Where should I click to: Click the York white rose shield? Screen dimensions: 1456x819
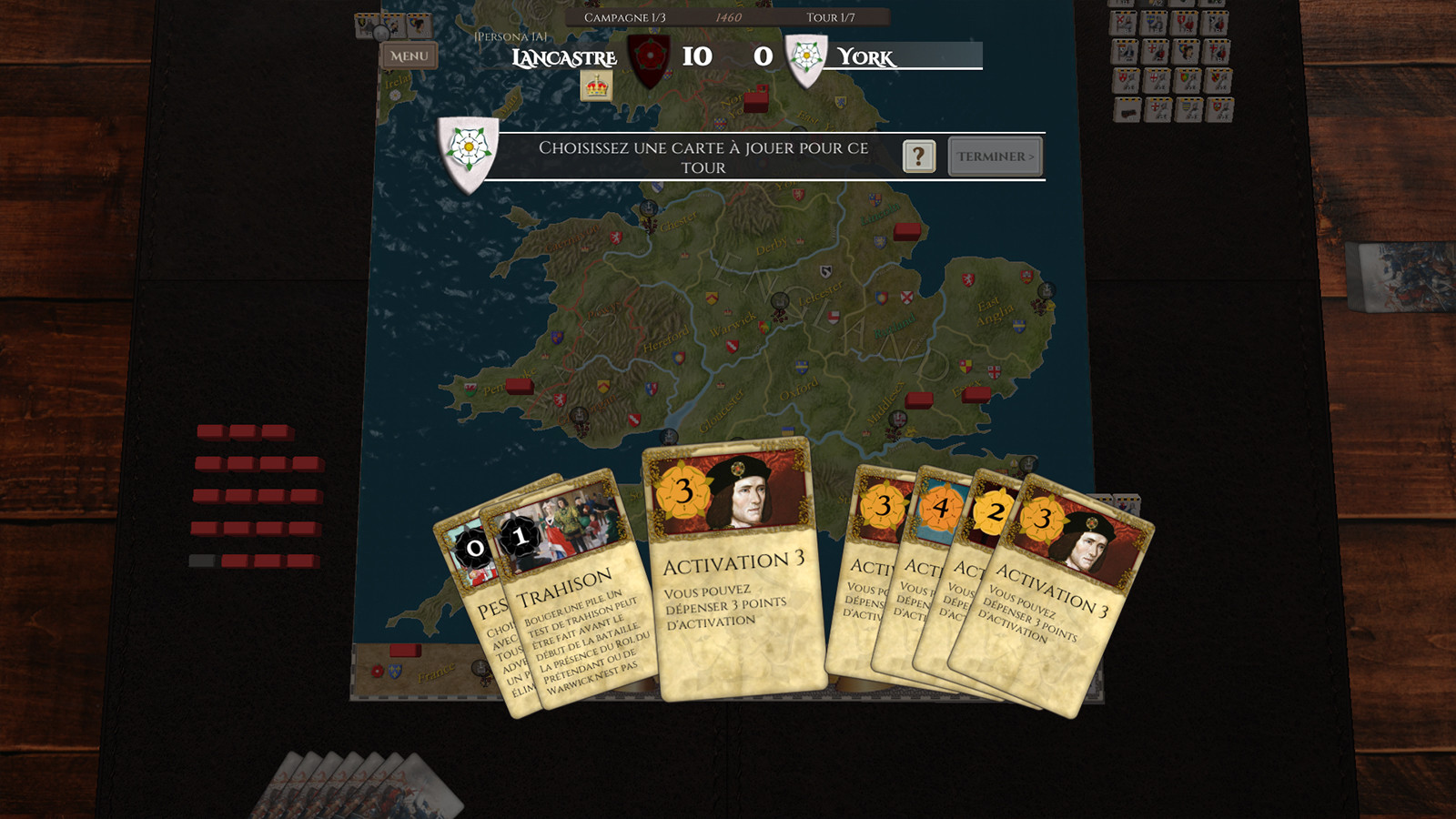point(804,56)
